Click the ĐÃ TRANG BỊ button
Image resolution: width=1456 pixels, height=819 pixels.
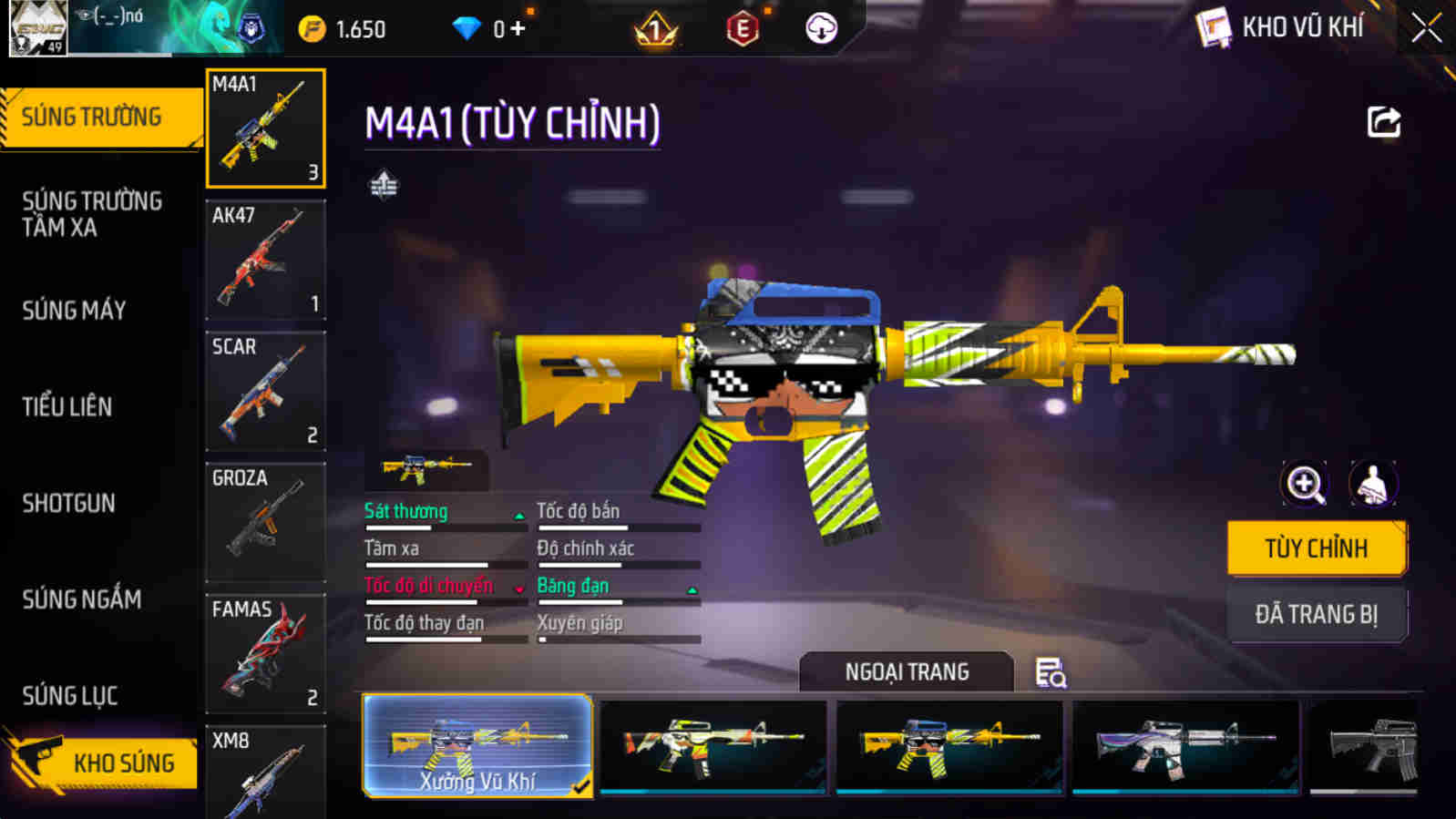1317,613
